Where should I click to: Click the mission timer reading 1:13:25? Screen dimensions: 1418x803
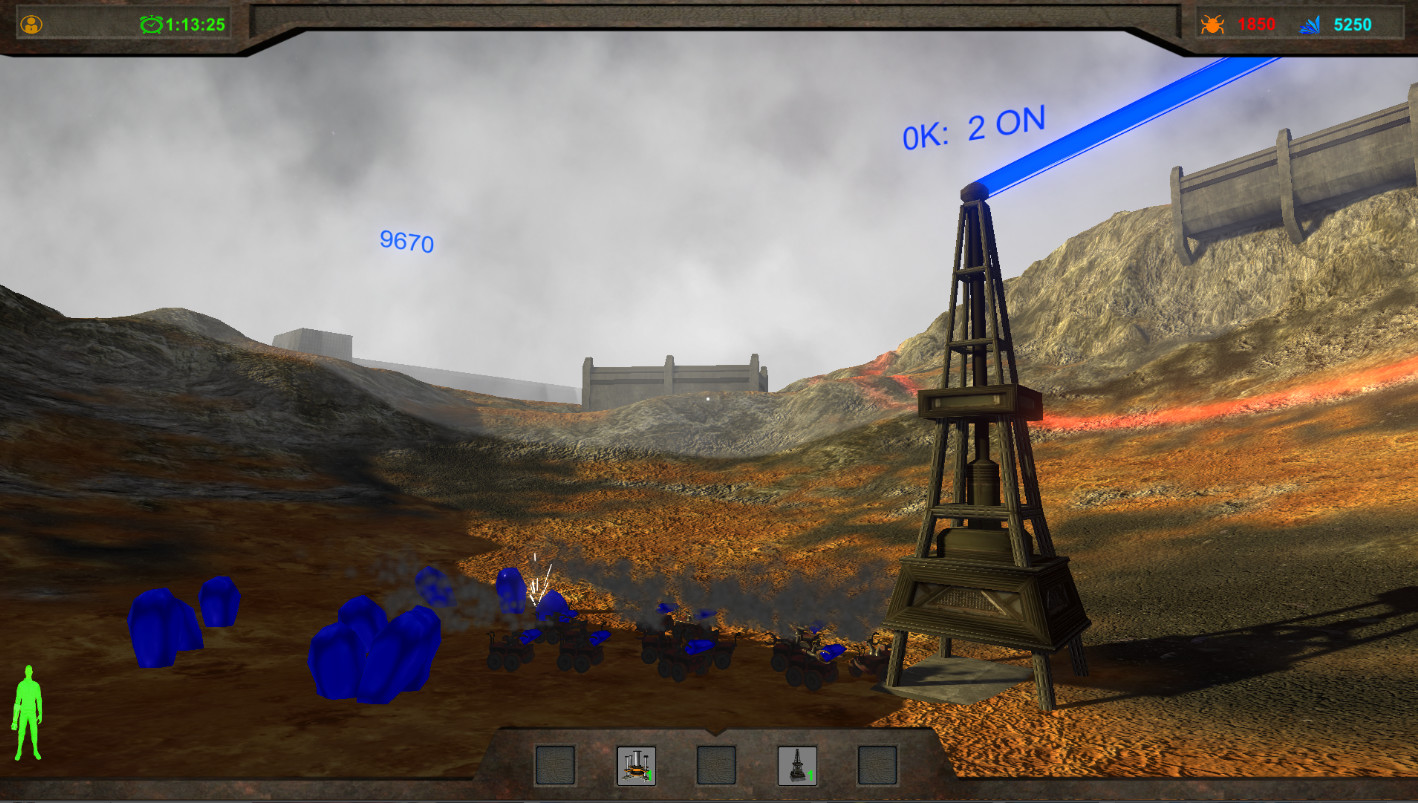(193, 24)
